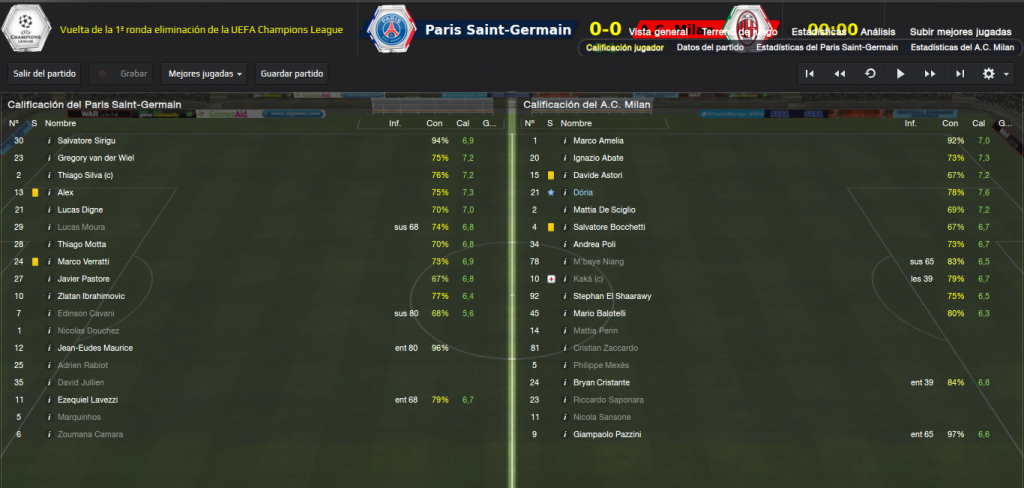The height and width of the screenshot is (488, 1024).
Task: Click the circular replay arrow button
Action: tap(870, 73)
